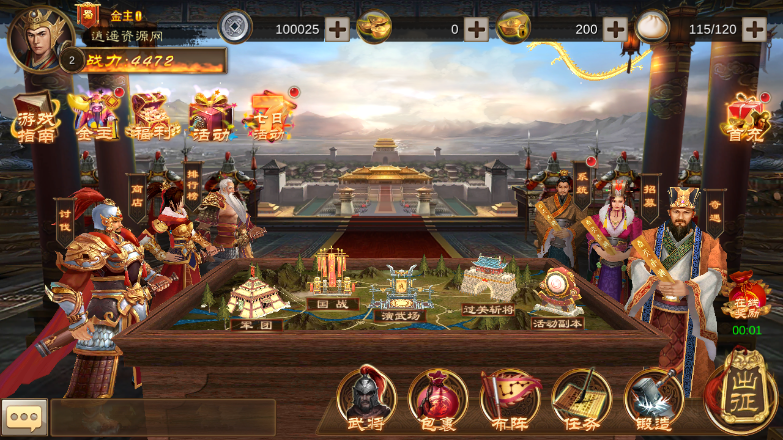This screenshot has height=440, width=783.
Task: Open the 军团 (Legion) tent
Action: [x=257, y=299]
